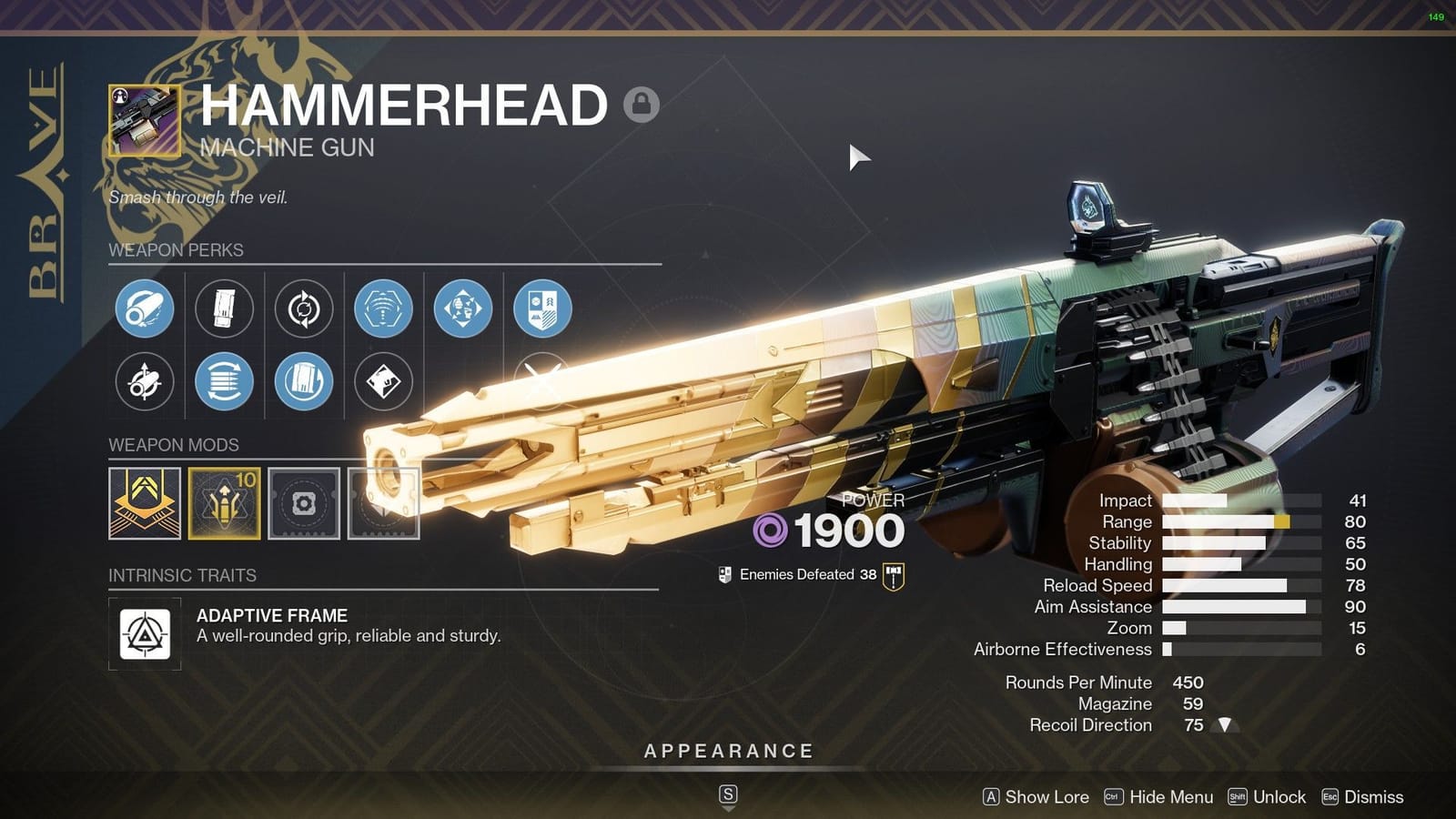Select the empty fourth weapon mod slot
The height and width of the screenshot is (819, 1456).
tap(383, 502)
